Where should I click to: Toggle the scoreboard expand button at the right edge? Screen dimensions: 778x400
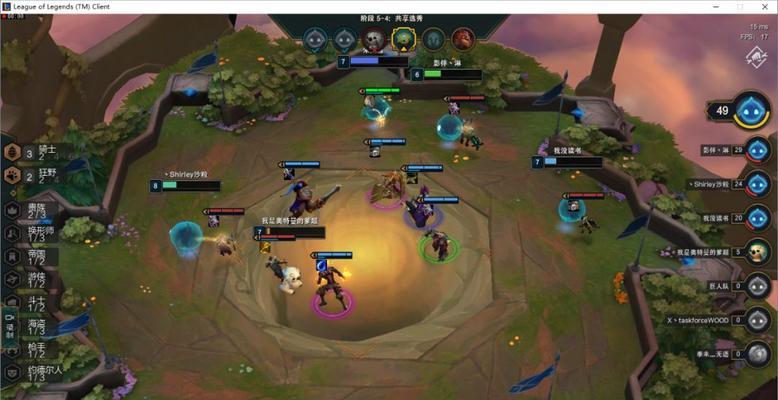(756, 59)
